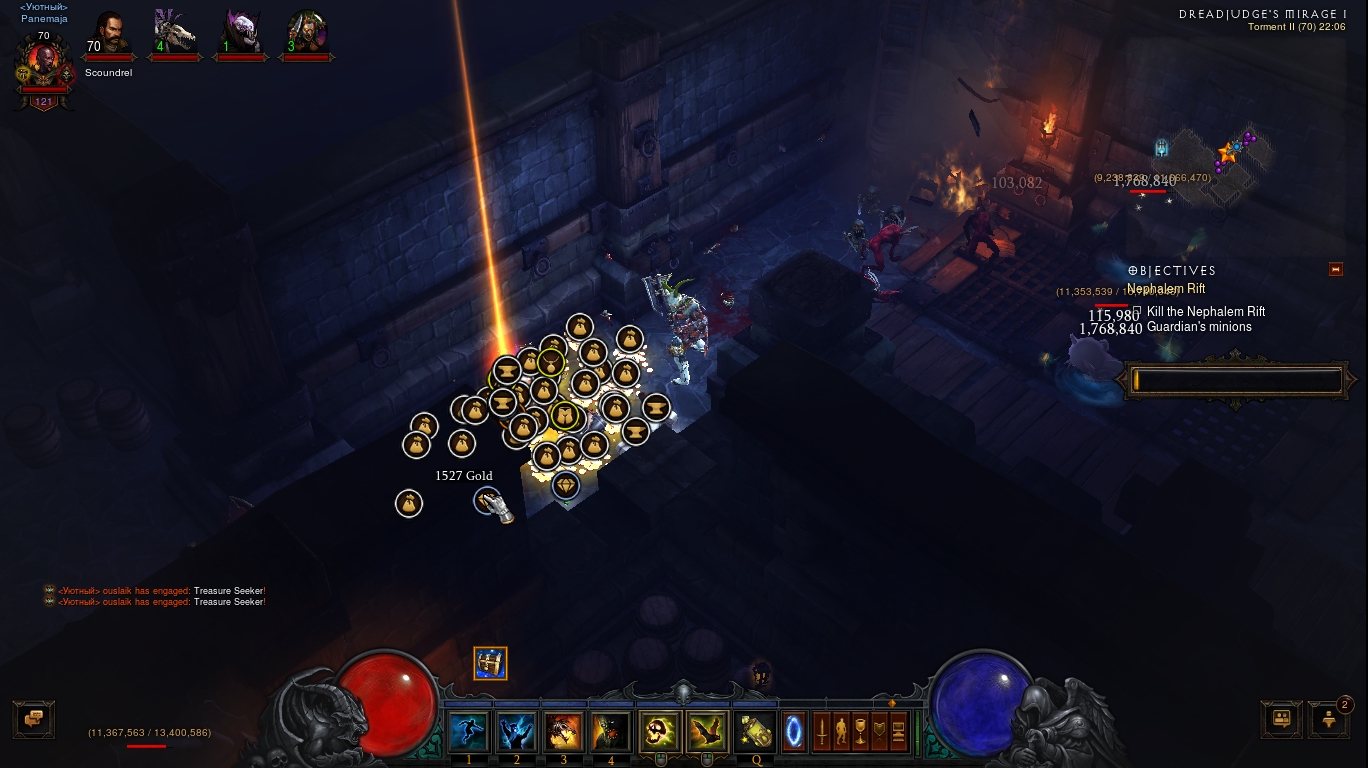Open the chat button with speech bubbles
The width and height of the screenshot is (1368, 768).
33,718
